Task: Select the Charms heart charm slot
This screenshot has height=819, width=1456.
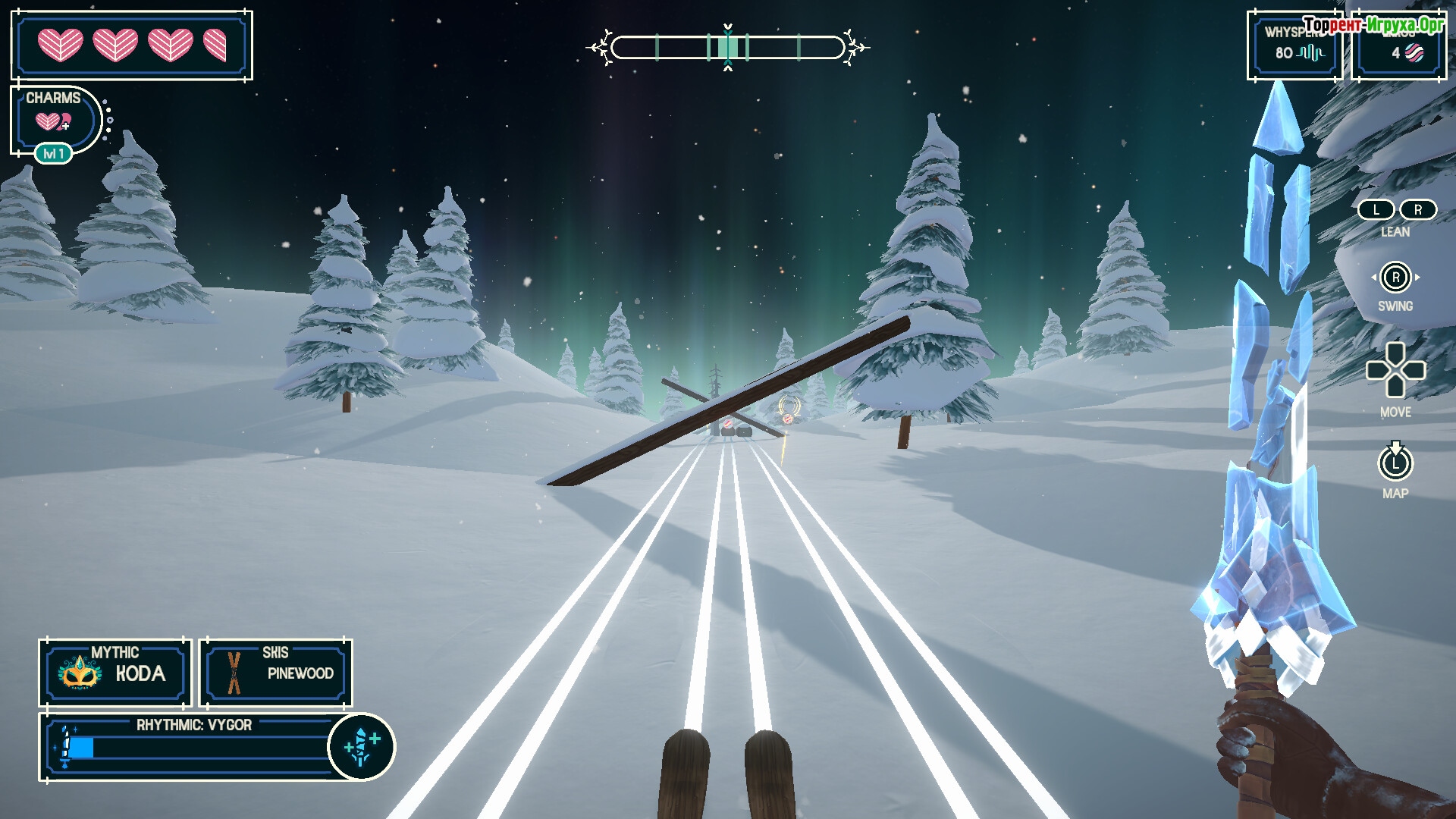Action: (53, 120)
